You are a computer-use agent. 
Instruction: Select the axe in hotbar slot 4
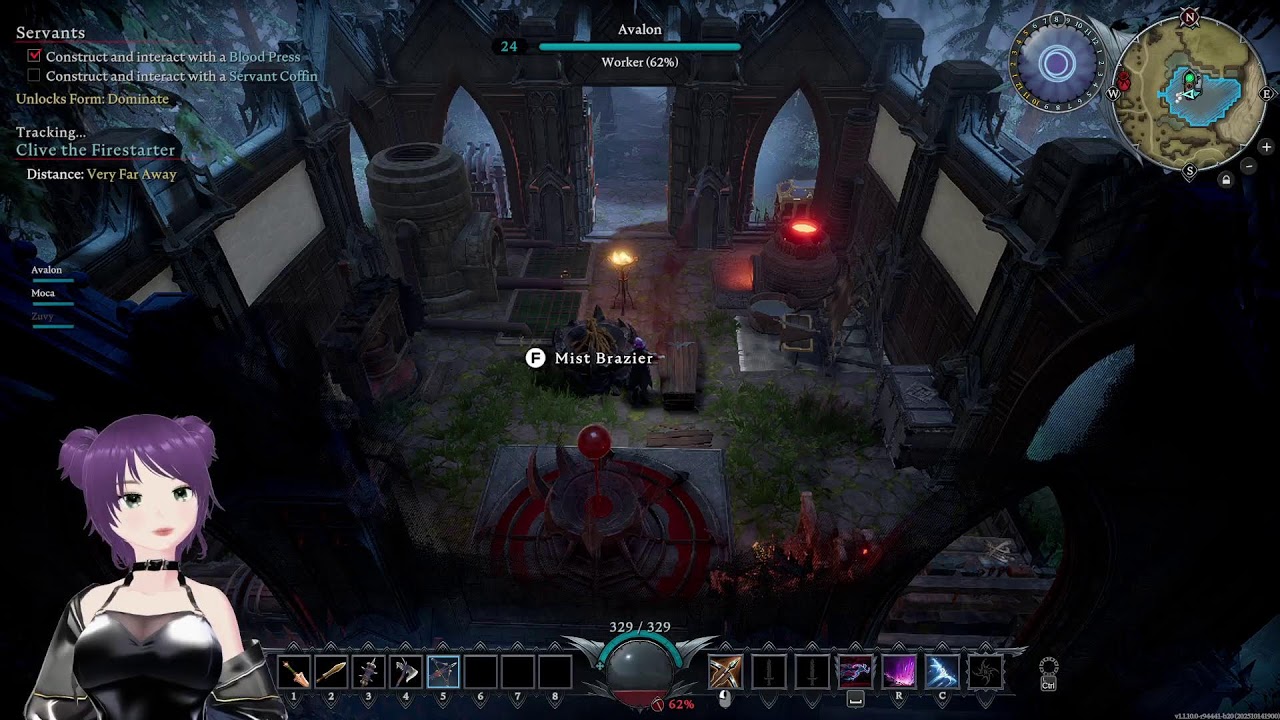point(406,672)
